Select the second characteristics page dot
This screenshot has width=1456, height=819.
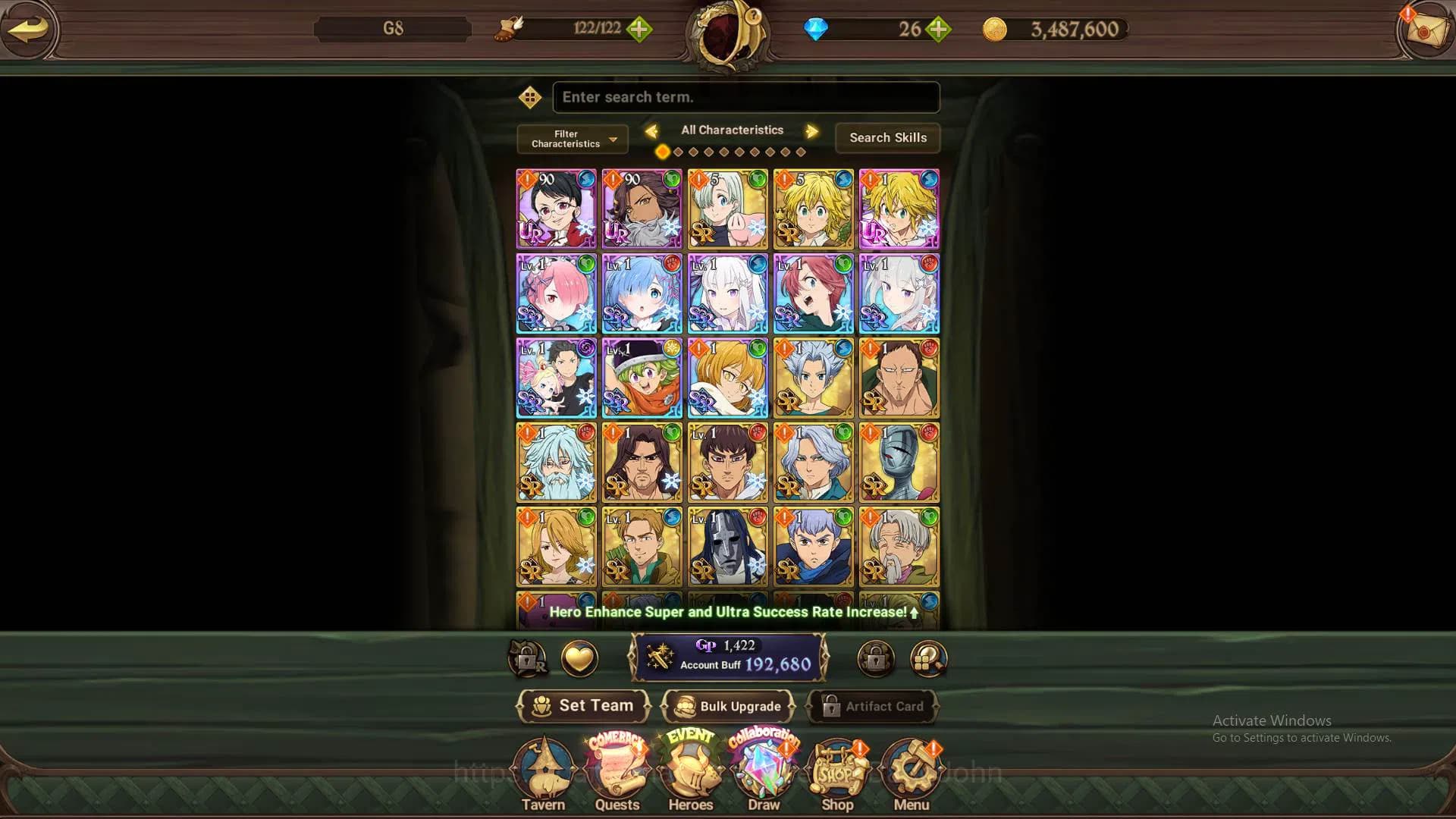(x=676, y=151)
